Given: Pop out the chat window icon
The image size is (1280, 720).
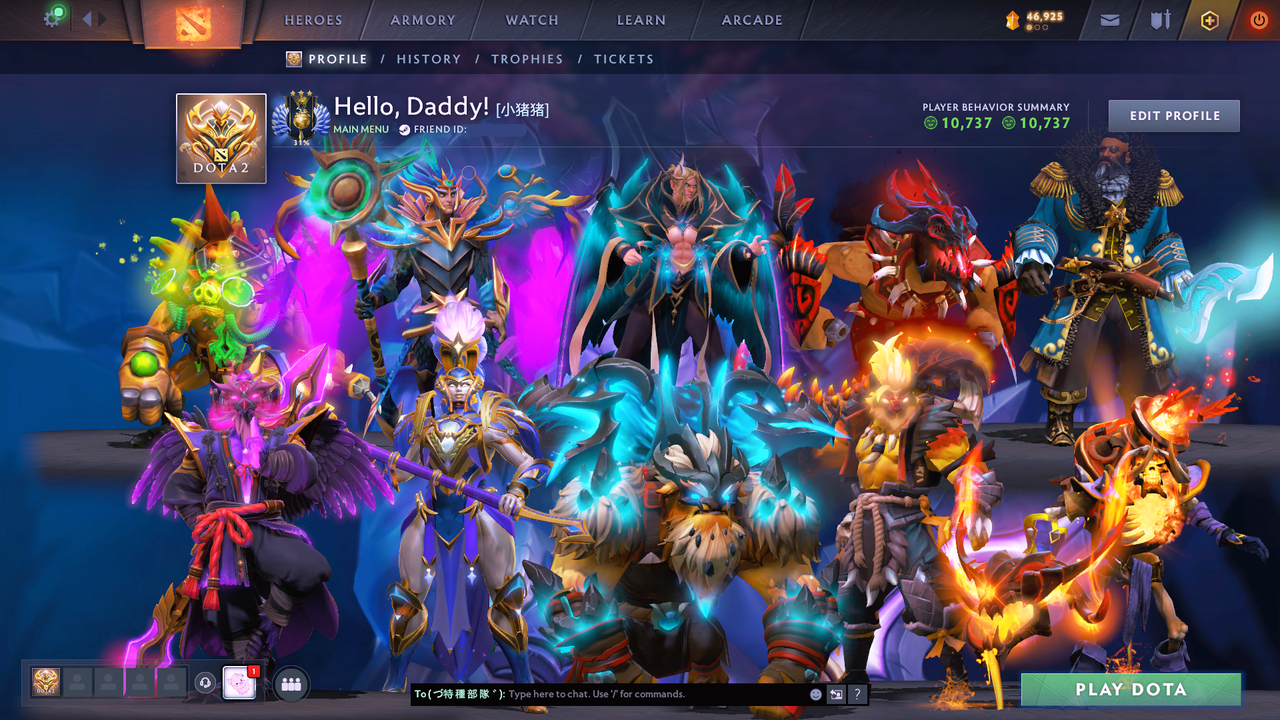Looking at the screenshot, I should point(836,694).
